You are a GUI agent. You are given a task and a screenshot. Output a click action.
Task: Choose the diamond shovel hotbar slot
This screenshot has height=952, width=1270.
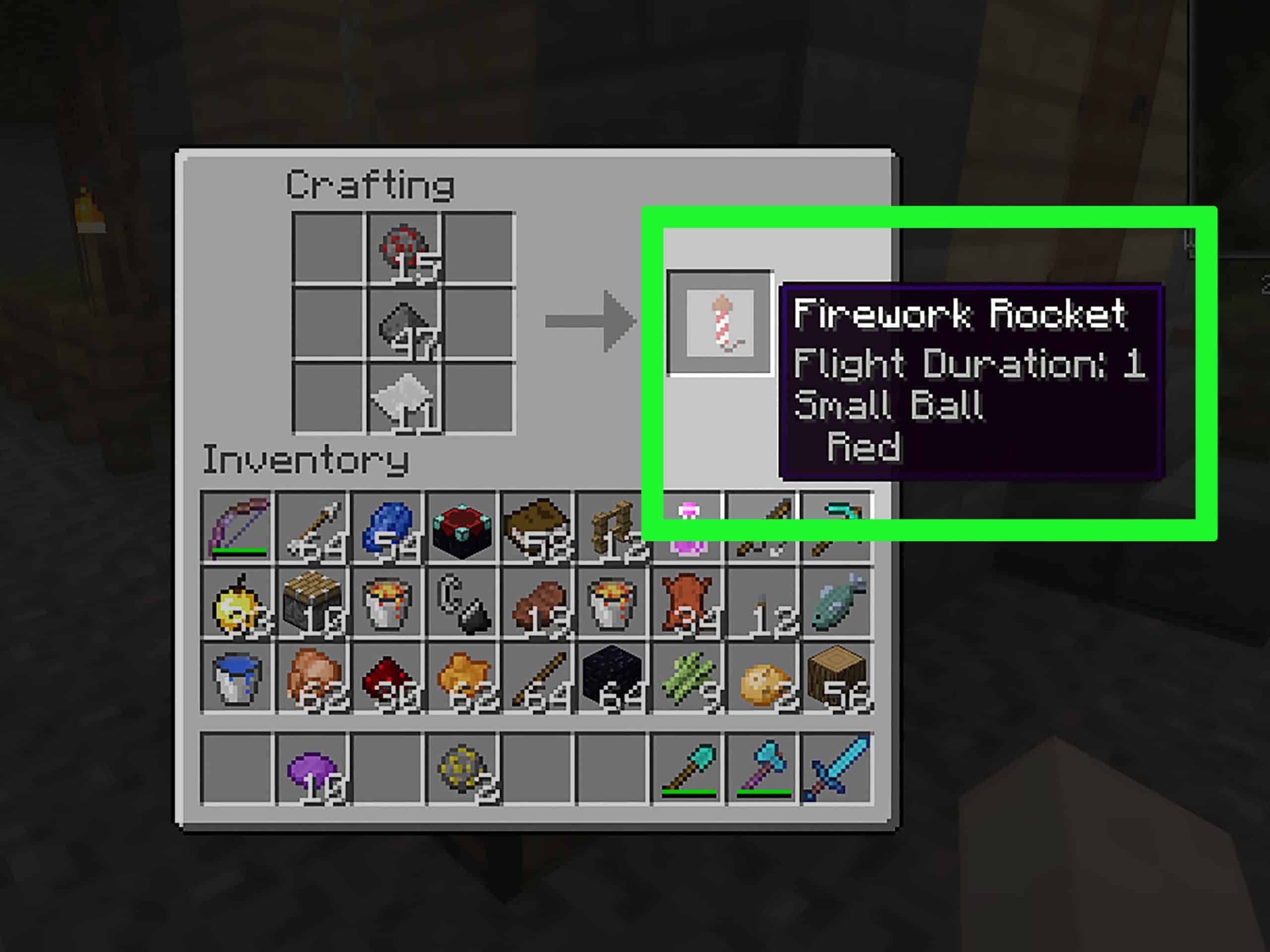(687, 768)
